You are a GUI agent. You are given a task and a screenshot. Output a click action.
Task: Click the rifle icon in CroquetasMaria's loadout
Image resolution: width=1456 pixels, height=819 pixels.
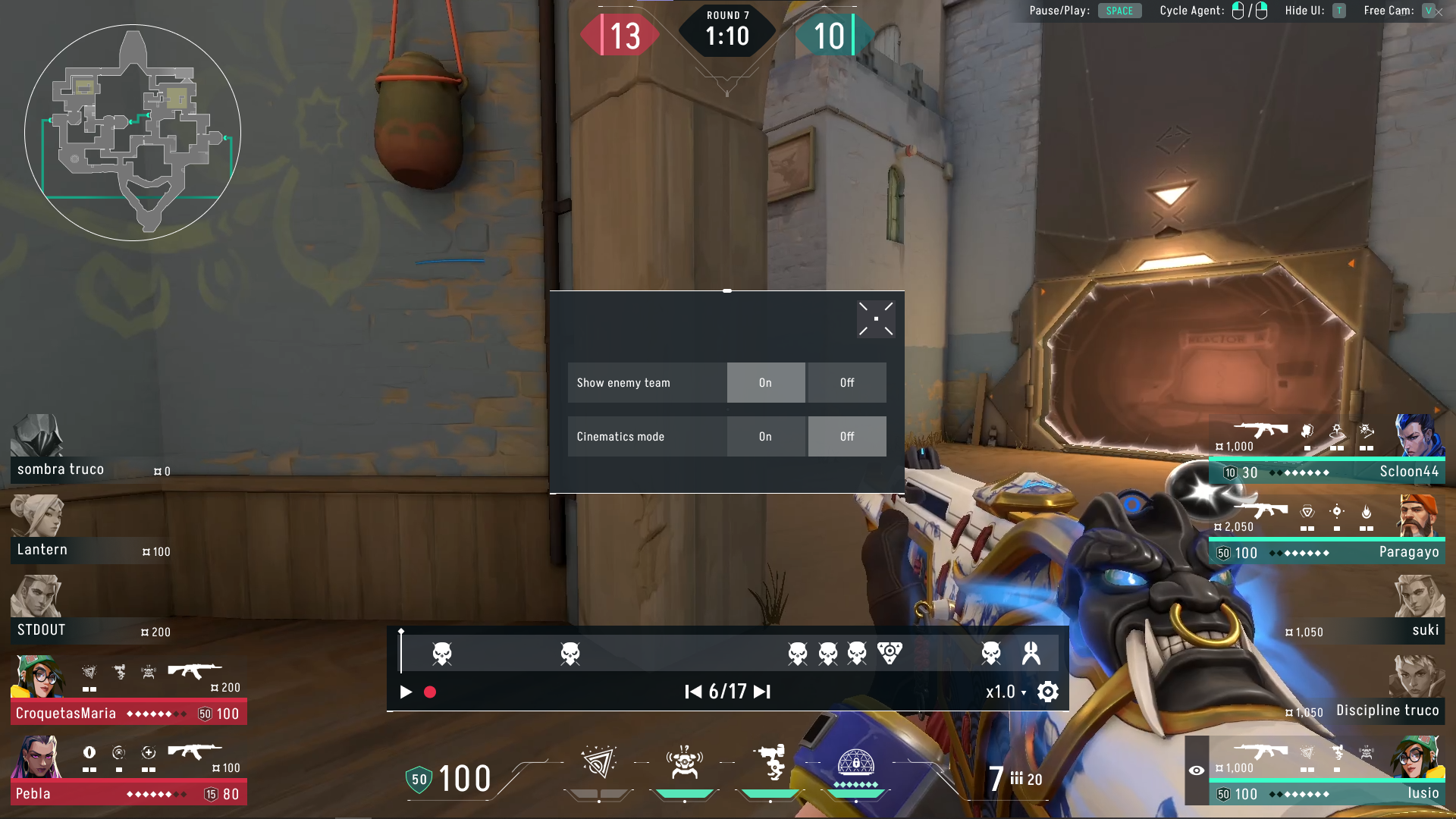point(196,672)
